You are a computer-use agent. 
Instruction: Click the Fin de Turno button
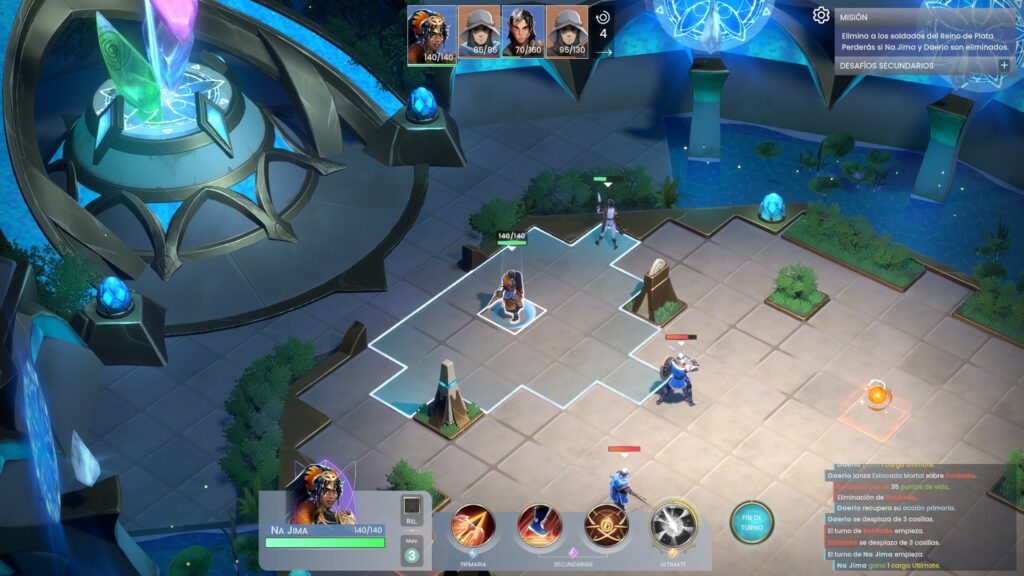coord(751,522)
